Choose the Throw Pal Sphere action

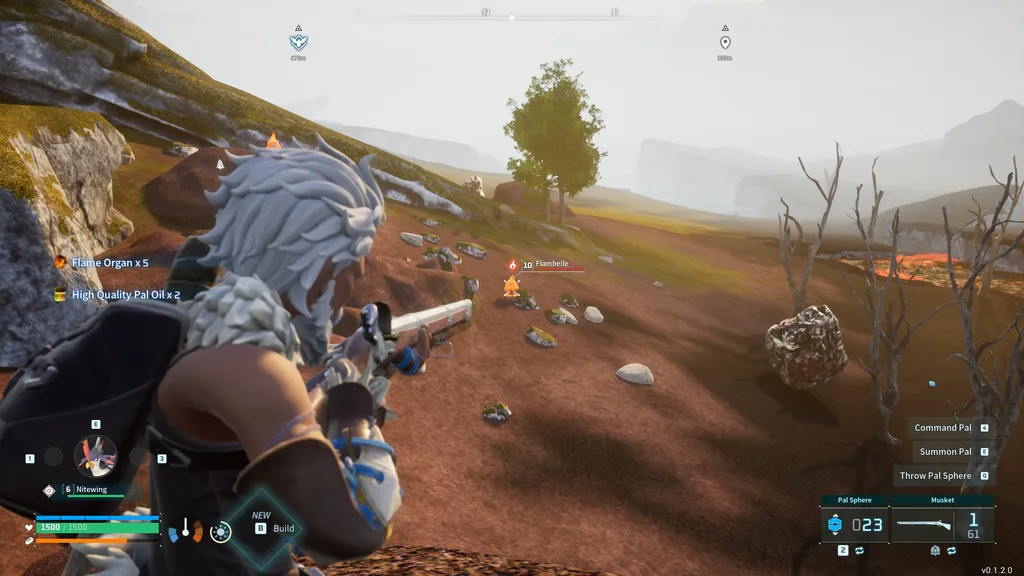(x=935, y=476)
